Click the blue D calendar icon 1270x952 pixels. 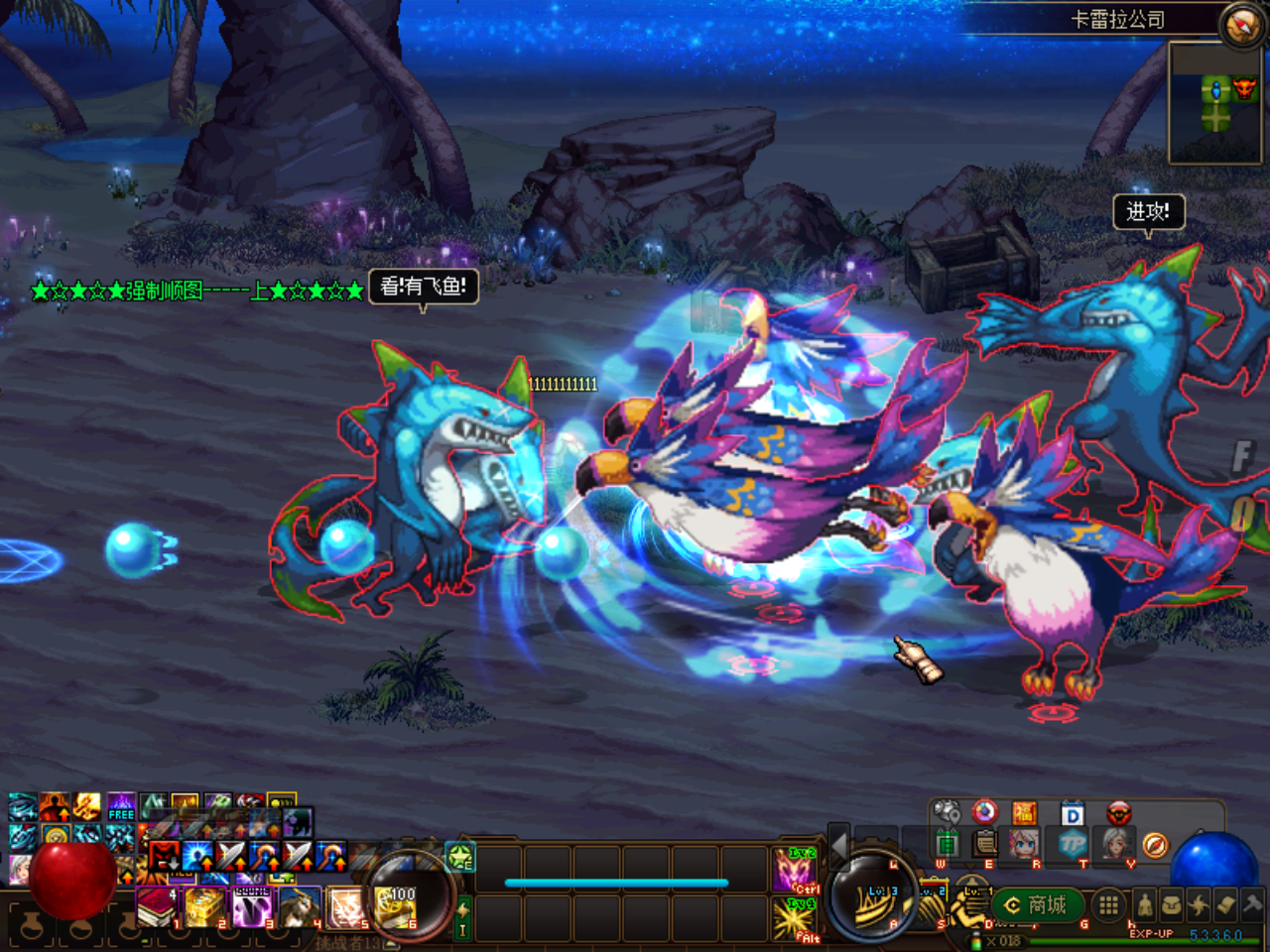point(1073,814)
